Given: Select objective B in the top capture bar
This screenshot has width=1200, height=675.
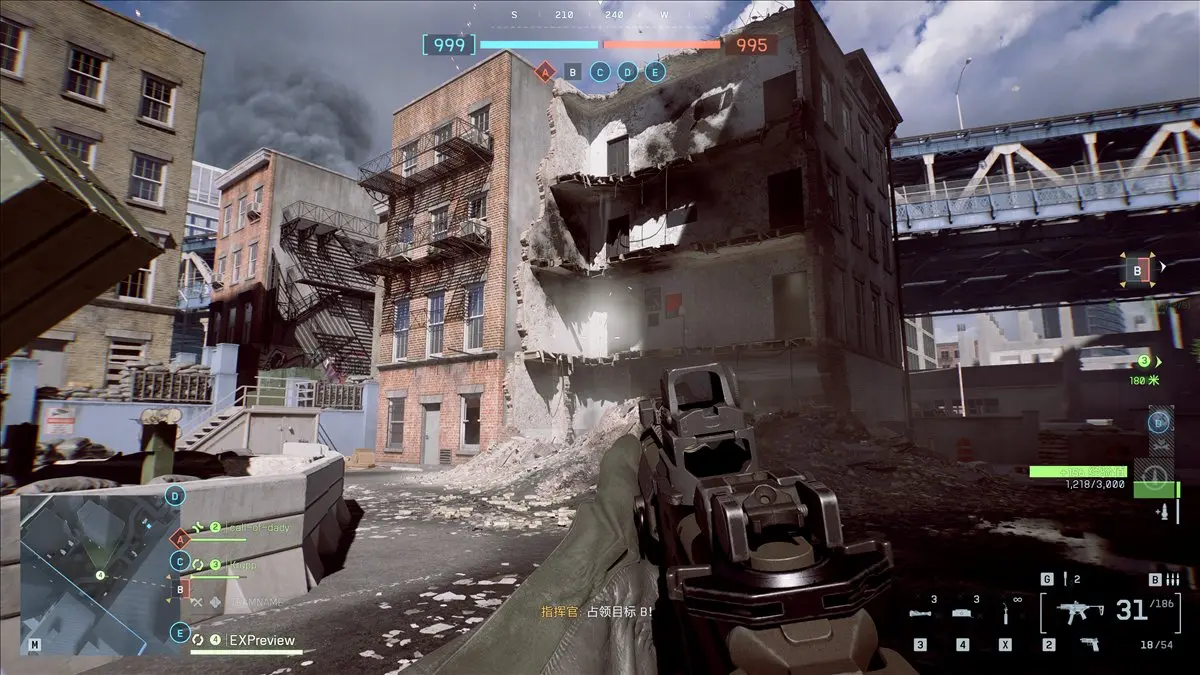Looking at the screenshot, I should (572, 71).
